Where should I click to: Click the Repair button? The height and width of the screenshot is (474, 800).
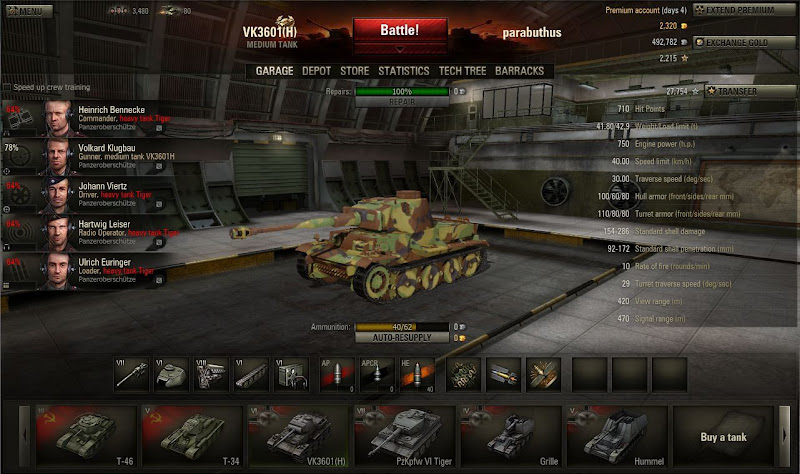pyautogui.click(x=400, y=102)
